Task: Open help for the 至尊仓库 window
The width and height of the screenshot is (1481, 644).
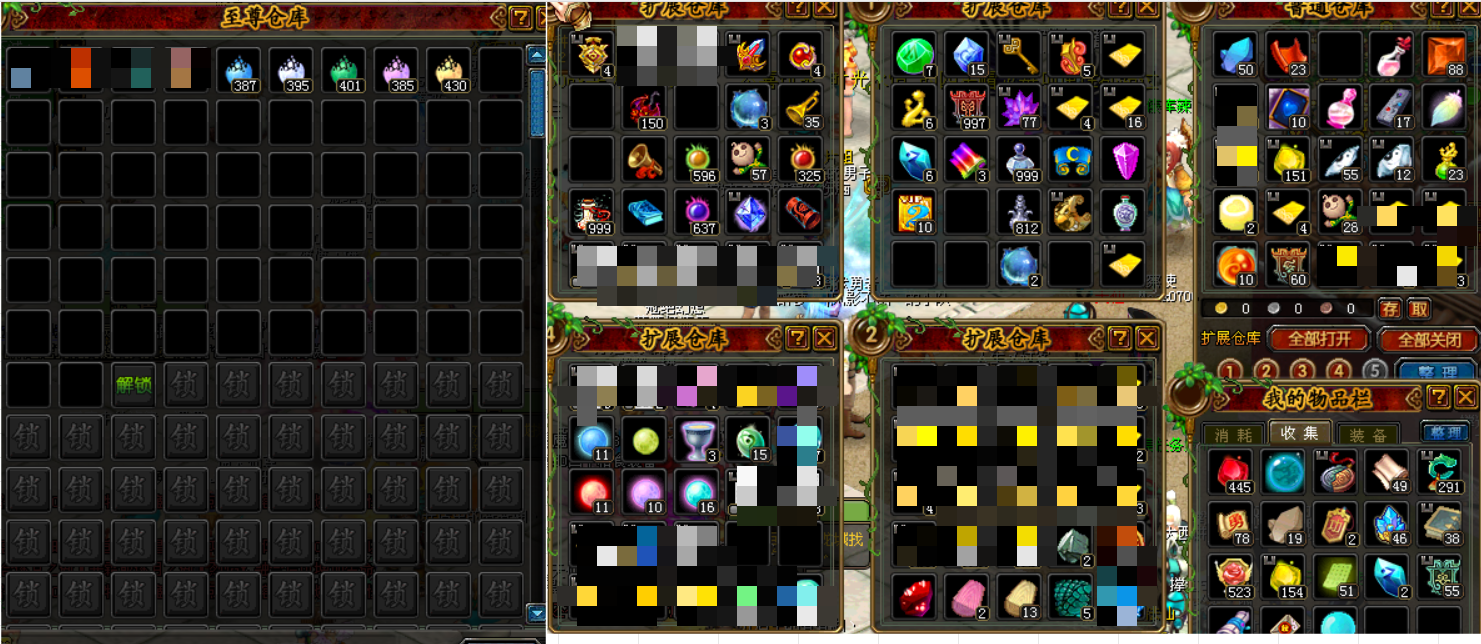Action: (520, 18)
